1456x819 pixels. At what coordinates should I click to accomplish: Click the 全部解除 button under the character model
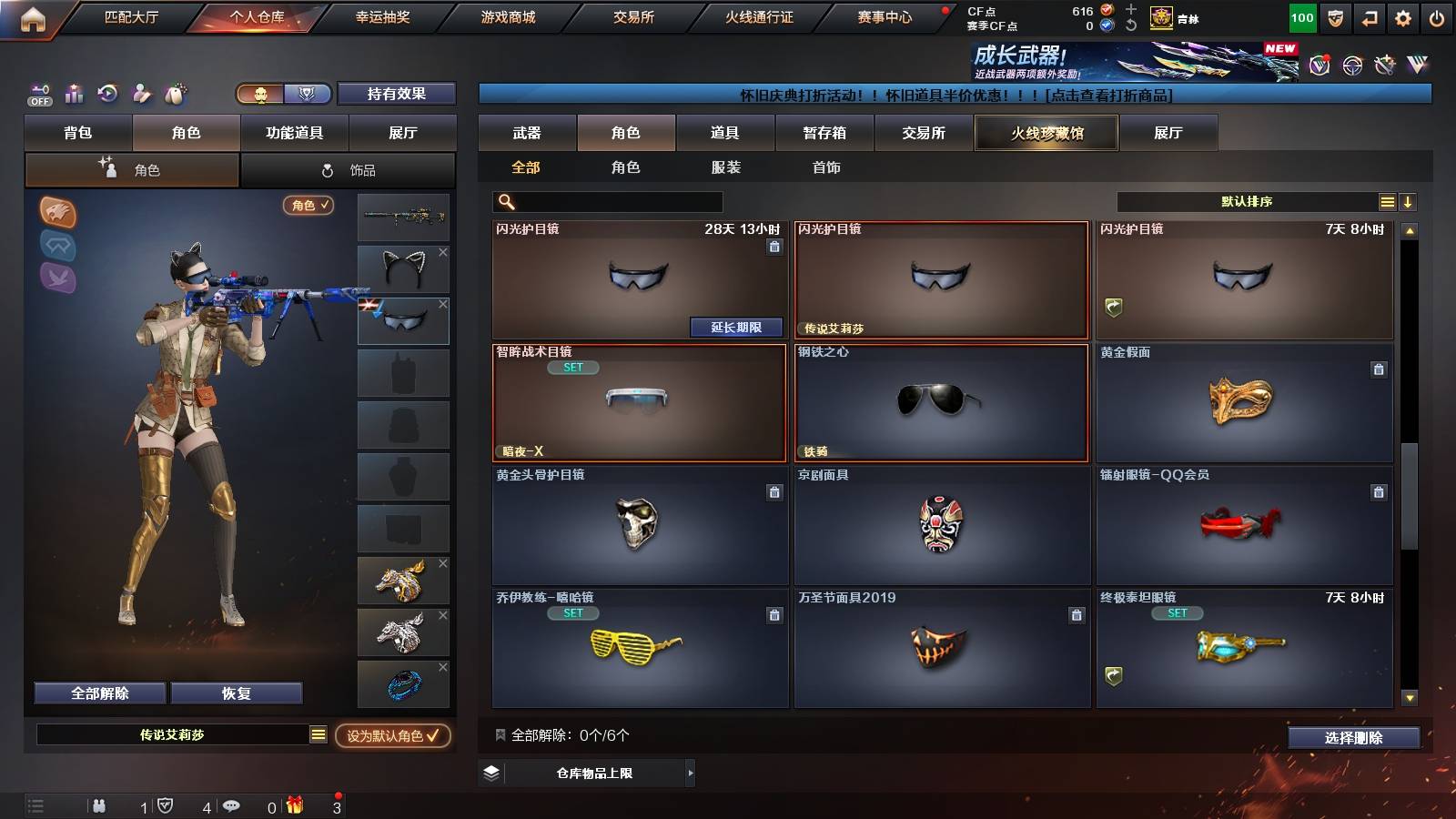[x=98, y=693]
